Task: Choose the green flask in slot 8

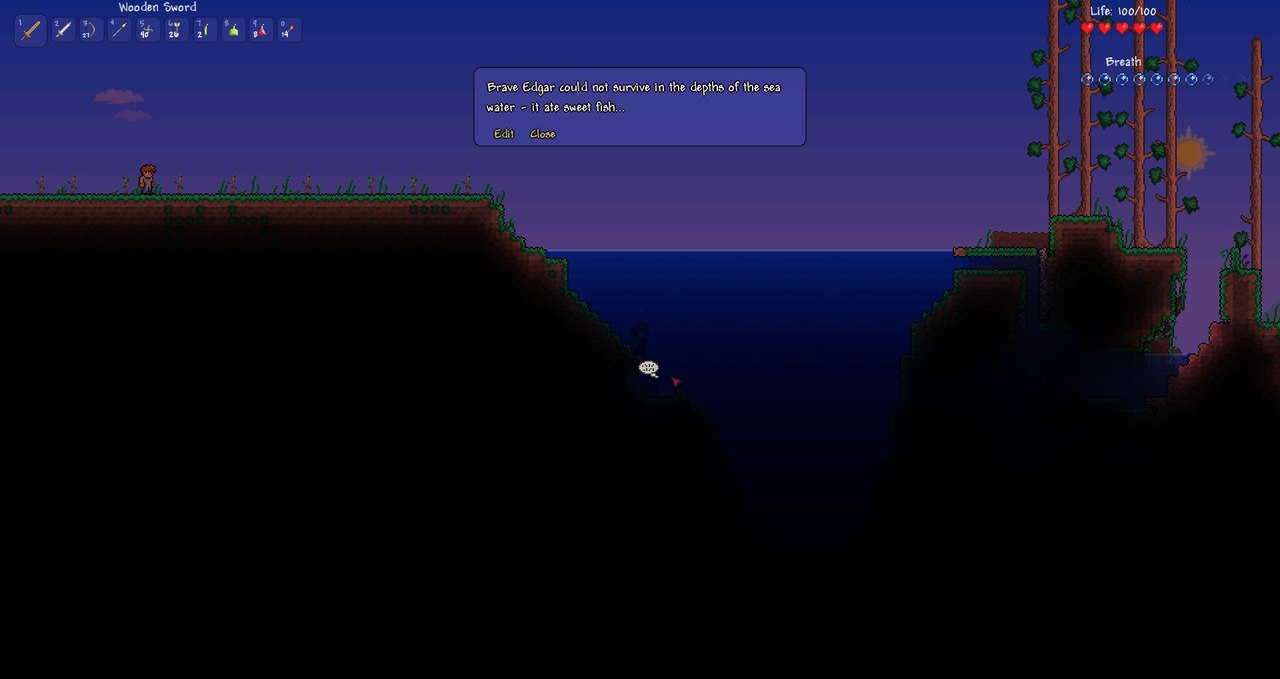Action: pos(232,30)
